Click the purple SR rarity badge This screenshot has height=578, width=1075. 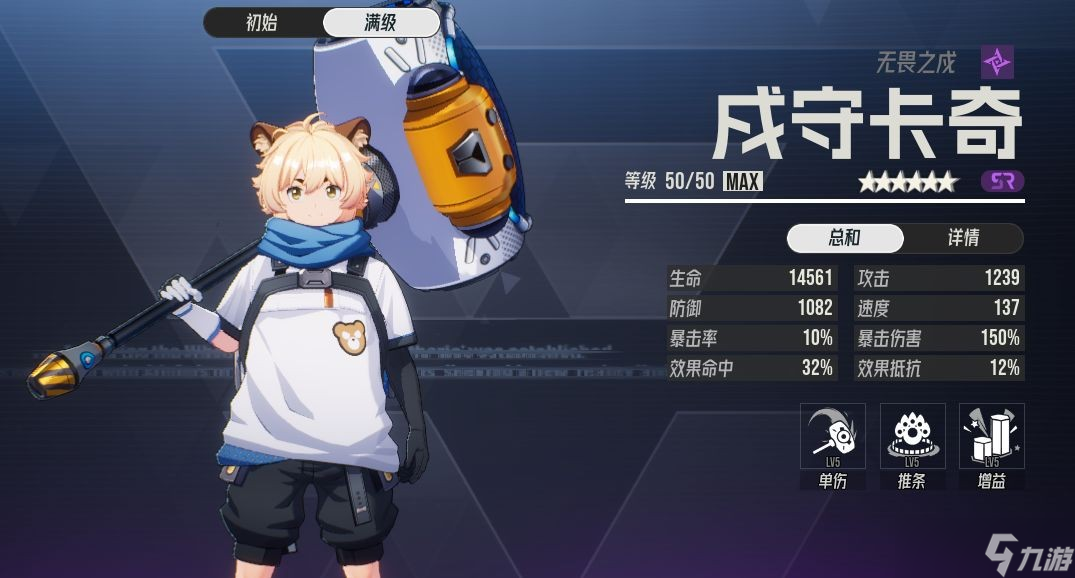(1002, 182)
